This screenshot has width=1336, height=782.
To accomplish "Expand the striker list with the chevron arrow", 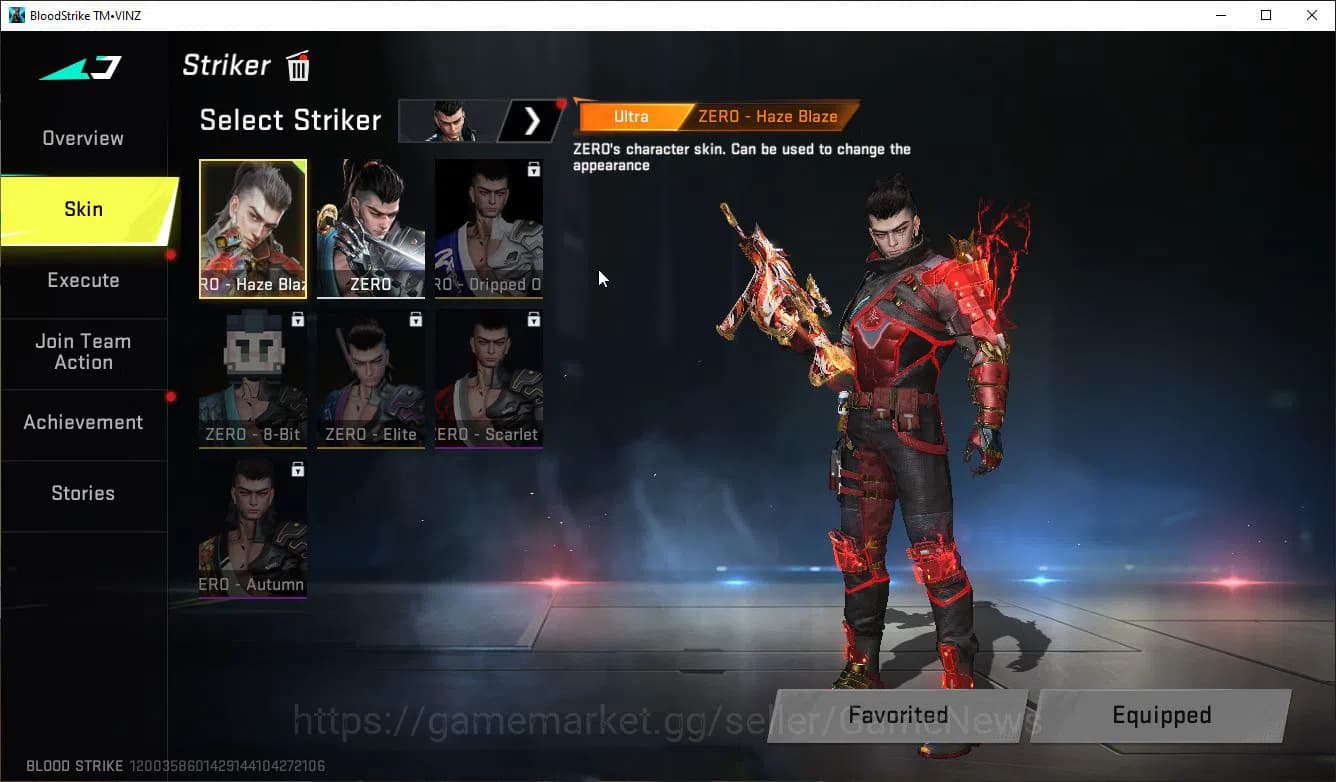I will coord(531,120).
